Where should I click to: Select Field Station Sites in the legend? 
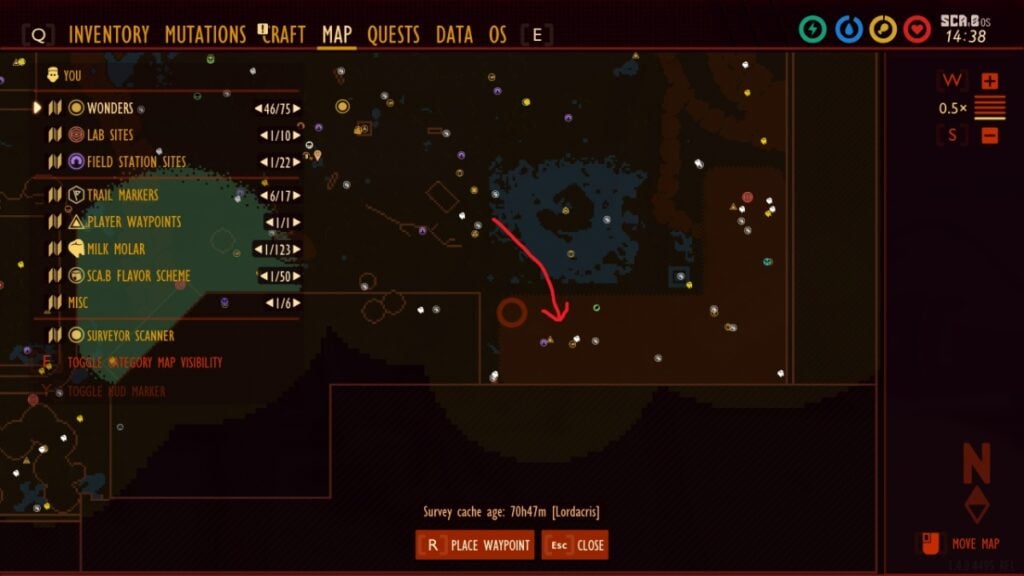(136, 162)
